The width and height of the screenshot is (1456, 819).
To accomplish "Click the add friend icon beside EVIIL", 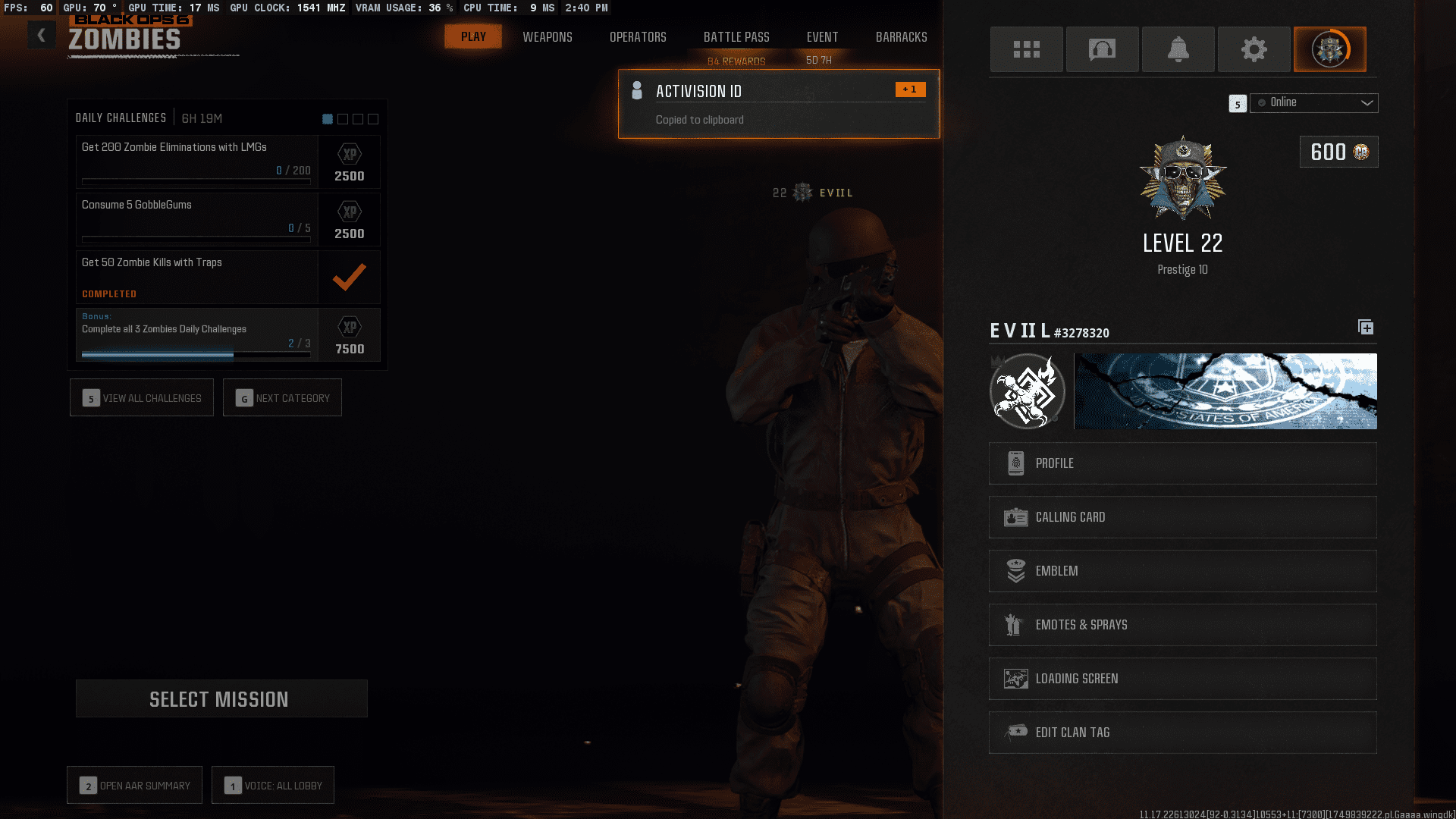I will point(1366,327).
